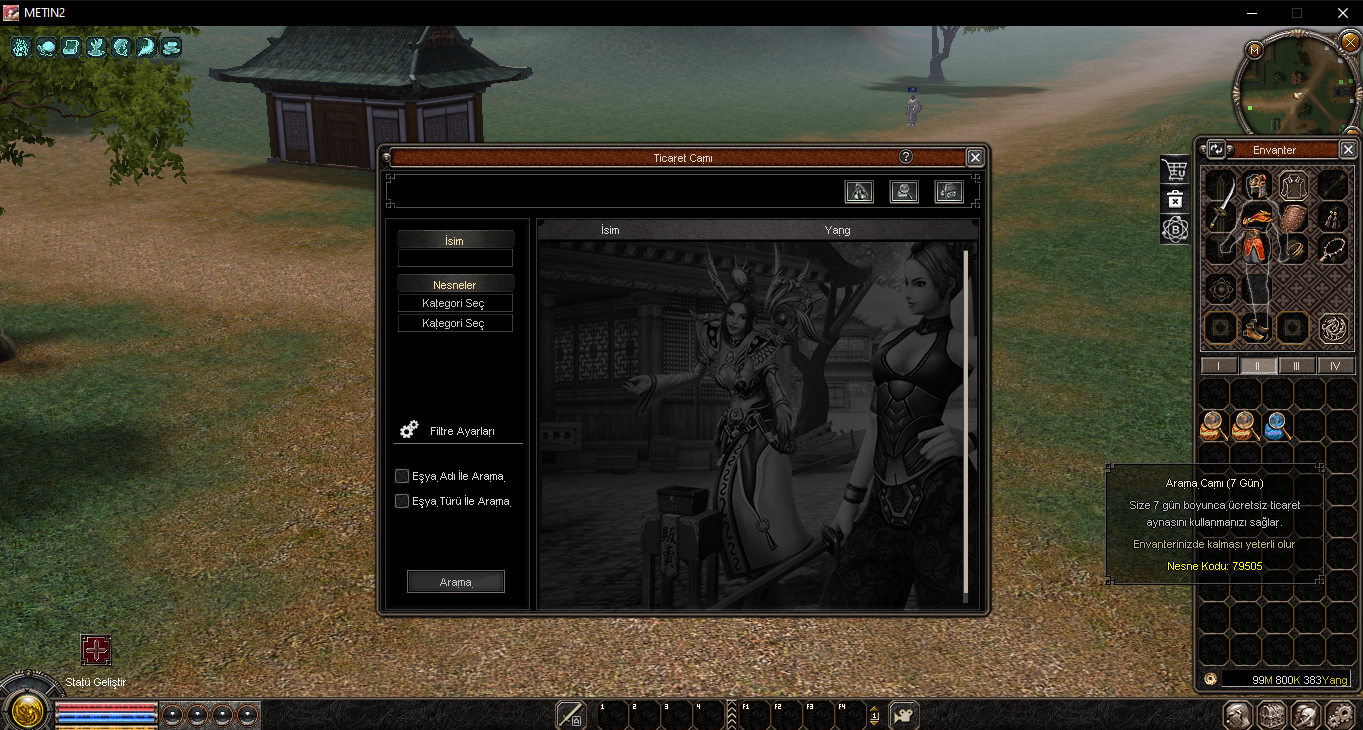Close the Ticaret Camı window
Viewport: 1363px width, 730px height.
pos(975,157)
